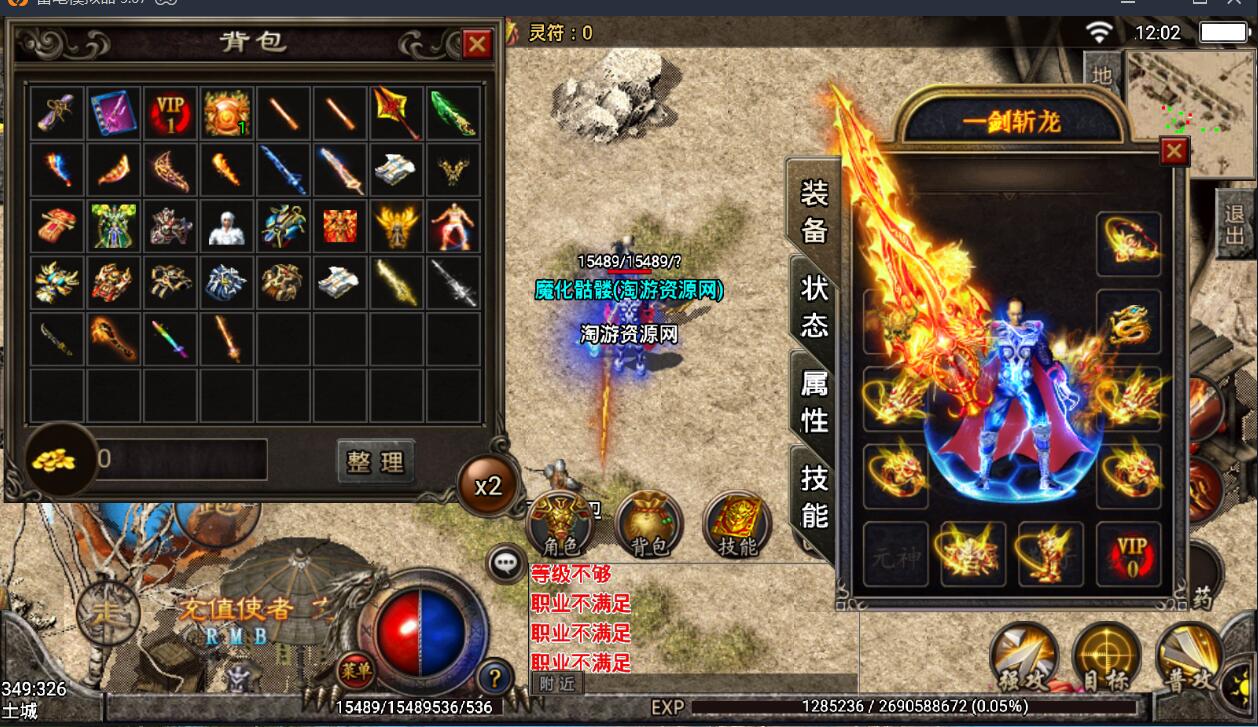The width and height of the screenshot is (1258, 727).
Task: Open the 菜单 menu button
Action: [x=356, y=668]
